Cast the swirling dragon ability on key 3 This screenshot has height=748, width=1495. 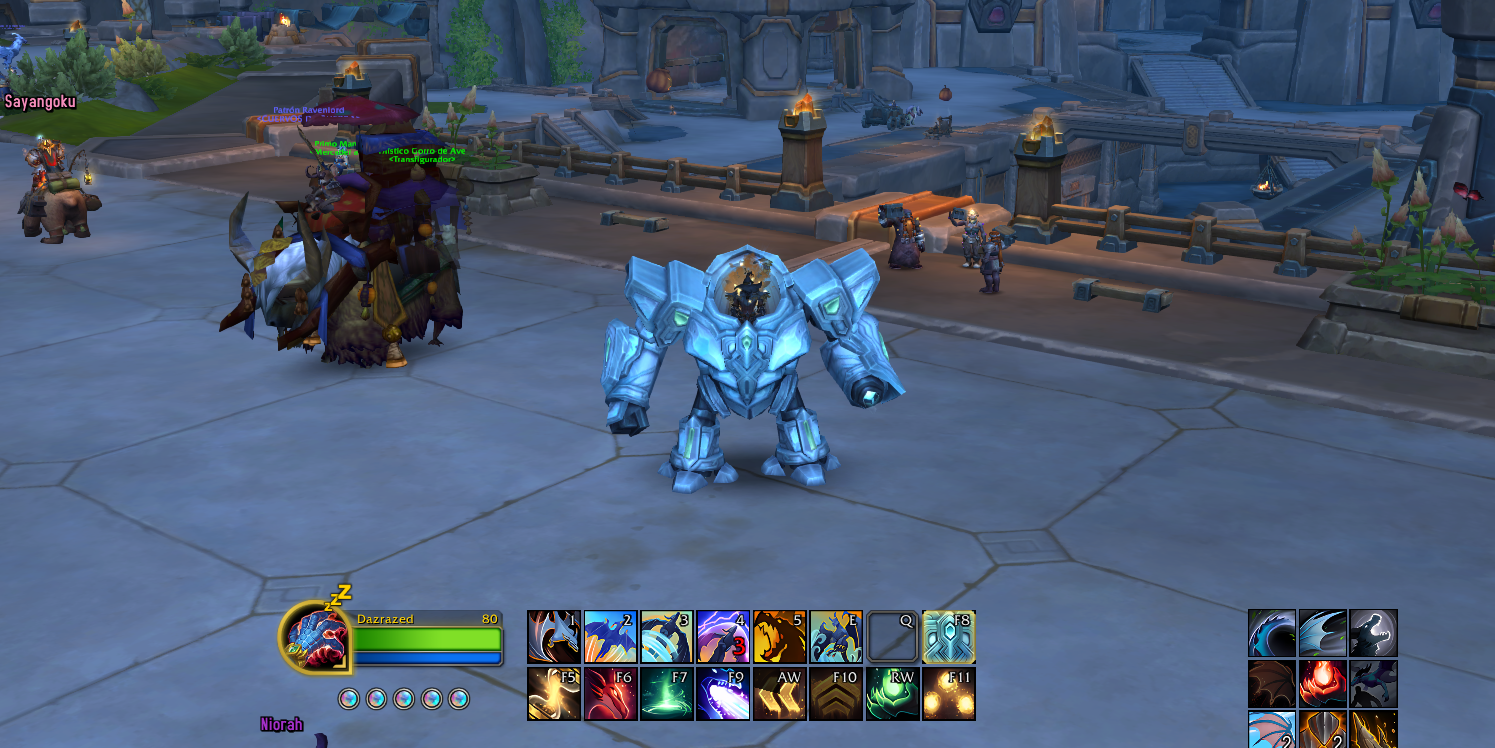pos(667,637)
